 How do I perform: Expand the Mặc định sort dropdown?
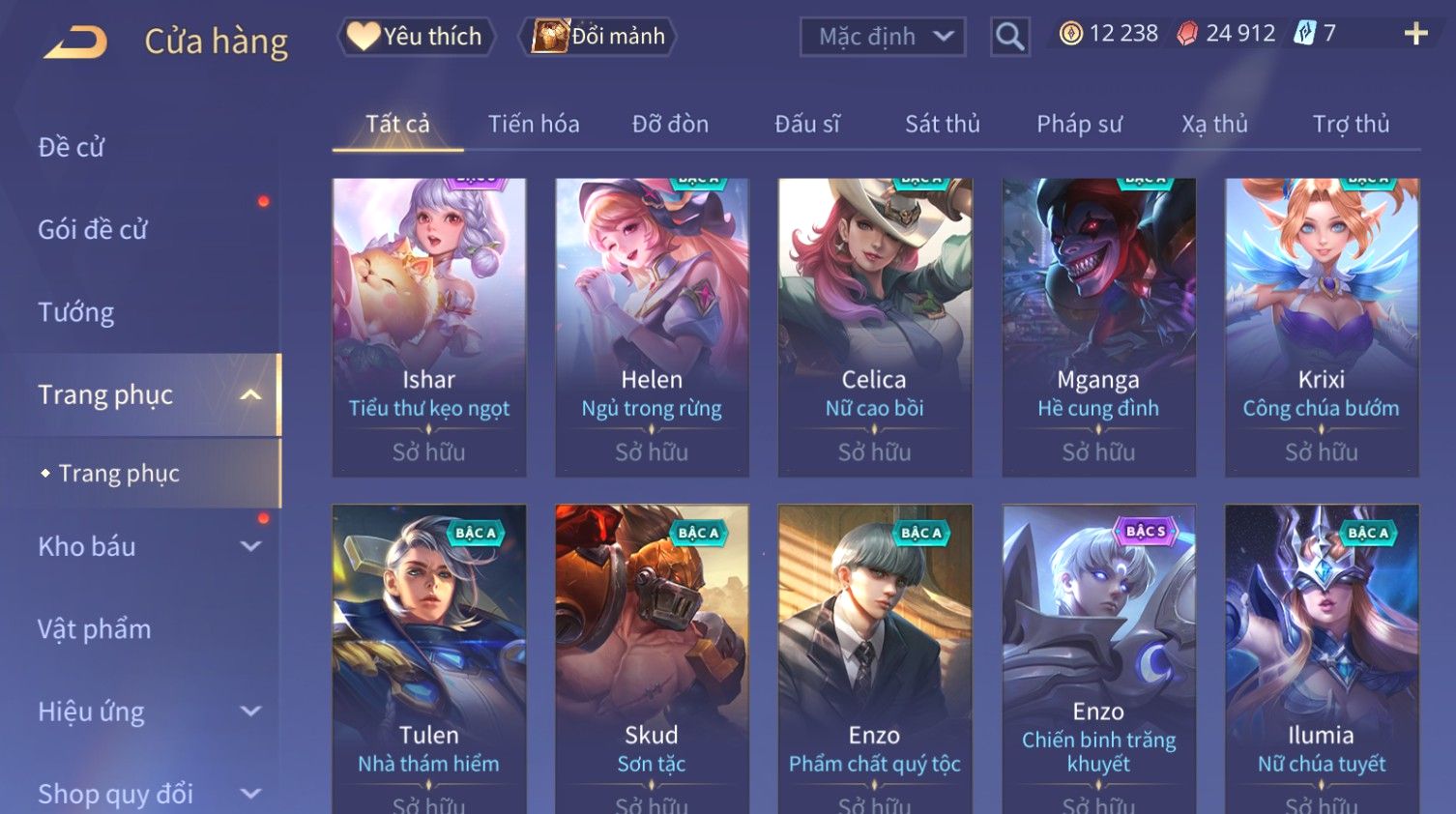click(x=883, y=37)
